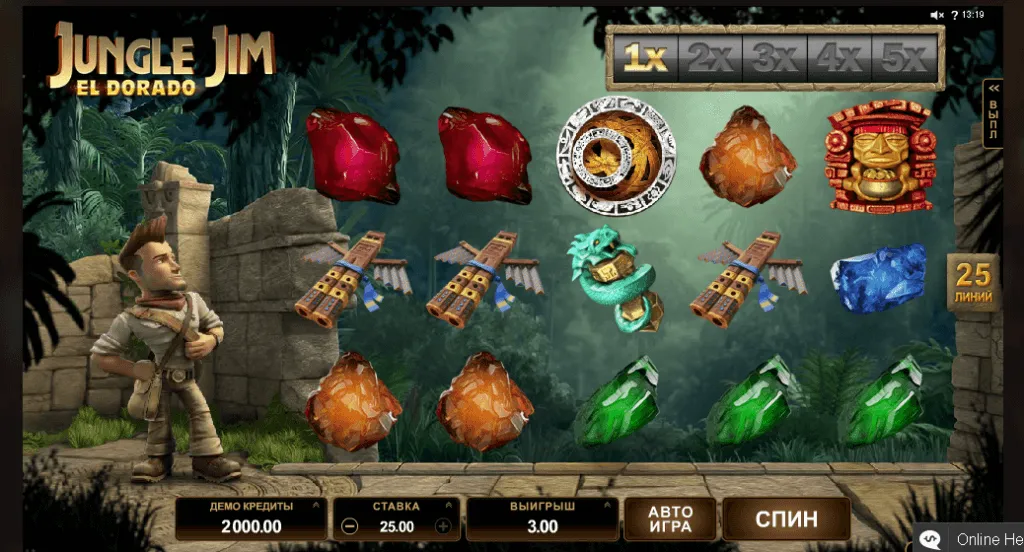The height and width of the screenshot is (552, 1024).
Task: Open the ВЫПЛ paytable side tab
Action: (993, 113)
